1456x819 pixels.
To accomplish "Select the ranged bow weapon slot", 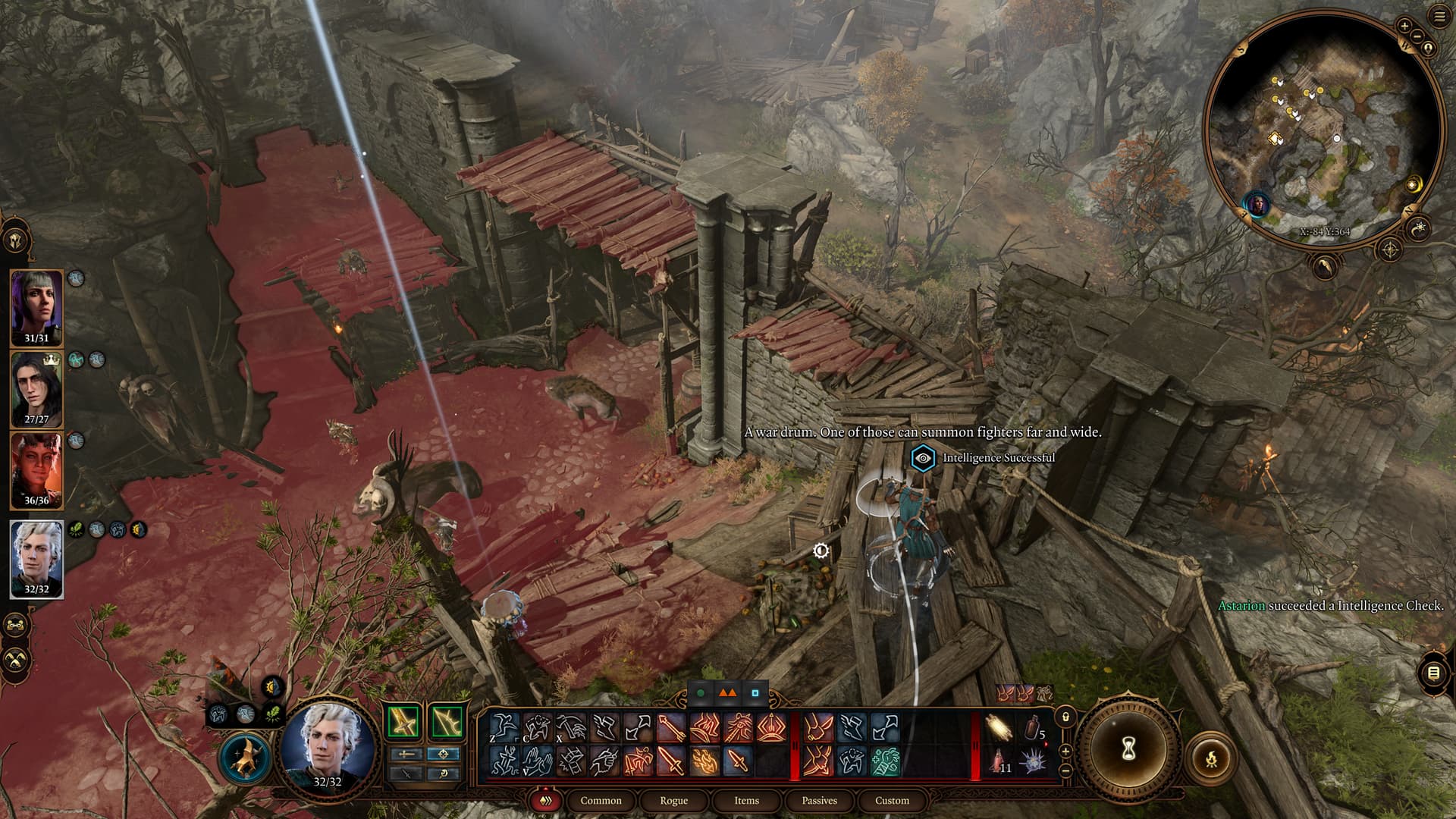I will click(446, 722).
